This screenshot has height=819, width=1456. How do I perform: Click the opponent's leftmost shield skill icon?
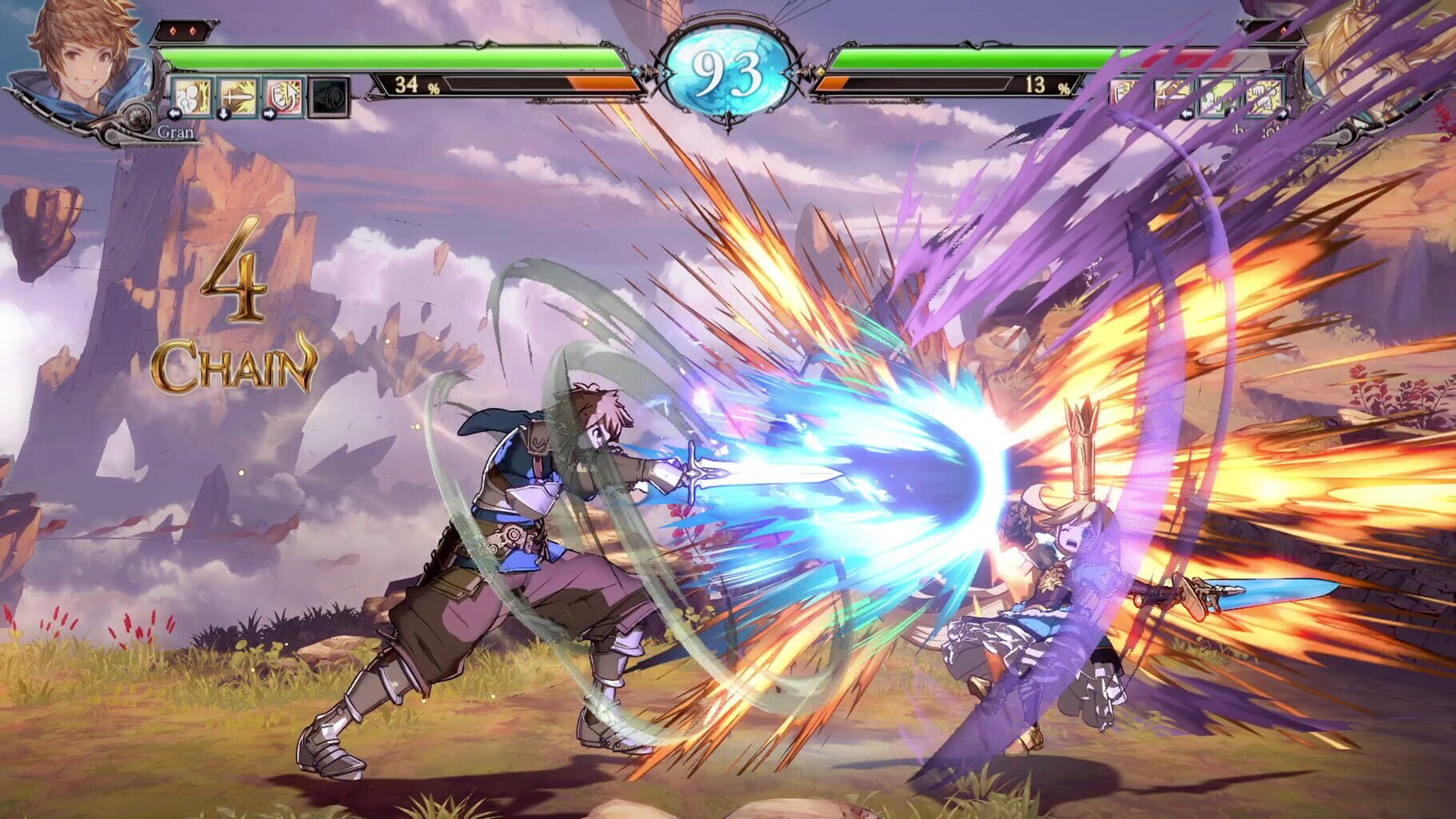[x=1124, y=92]
